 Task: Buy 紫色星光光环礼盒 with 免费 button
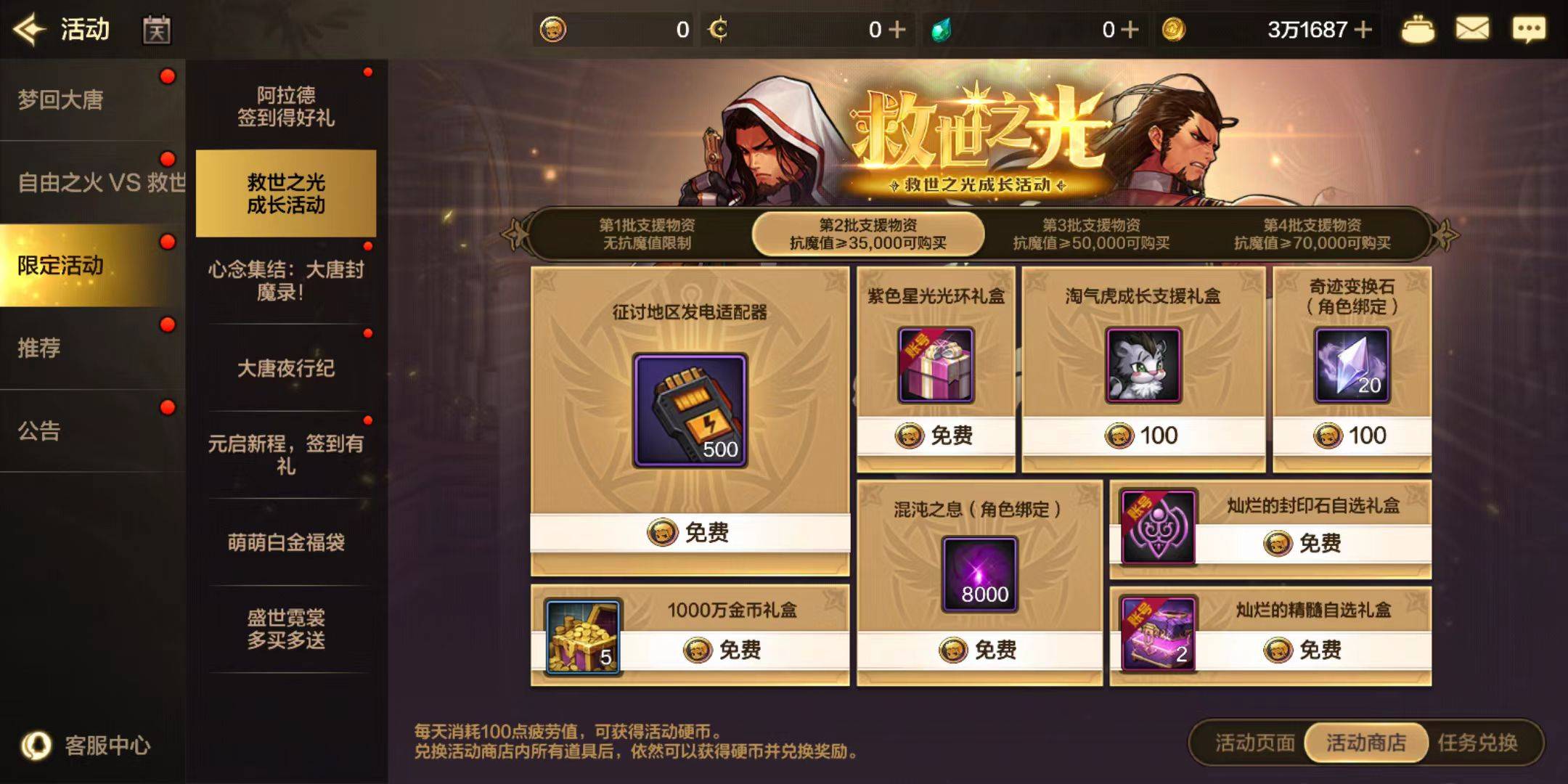coord(935,434)
